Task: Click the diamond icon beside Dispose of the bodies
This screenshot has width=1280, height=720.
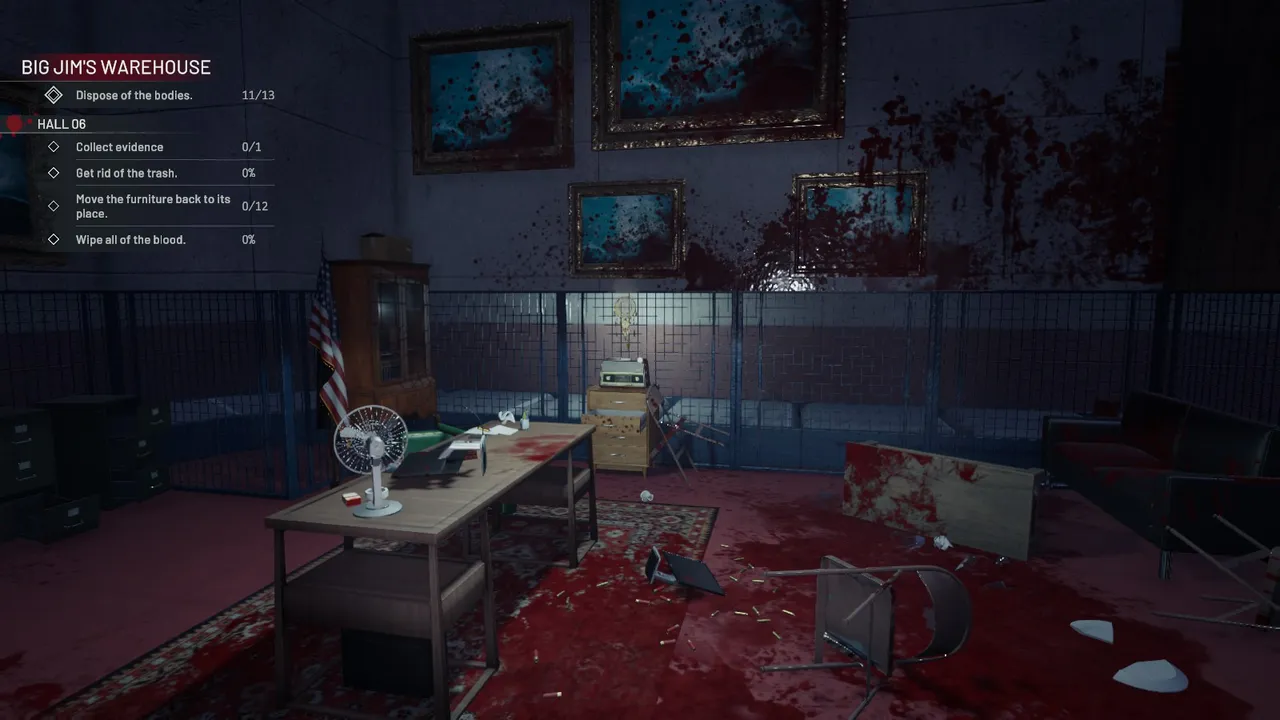Action: click(54, 95)
